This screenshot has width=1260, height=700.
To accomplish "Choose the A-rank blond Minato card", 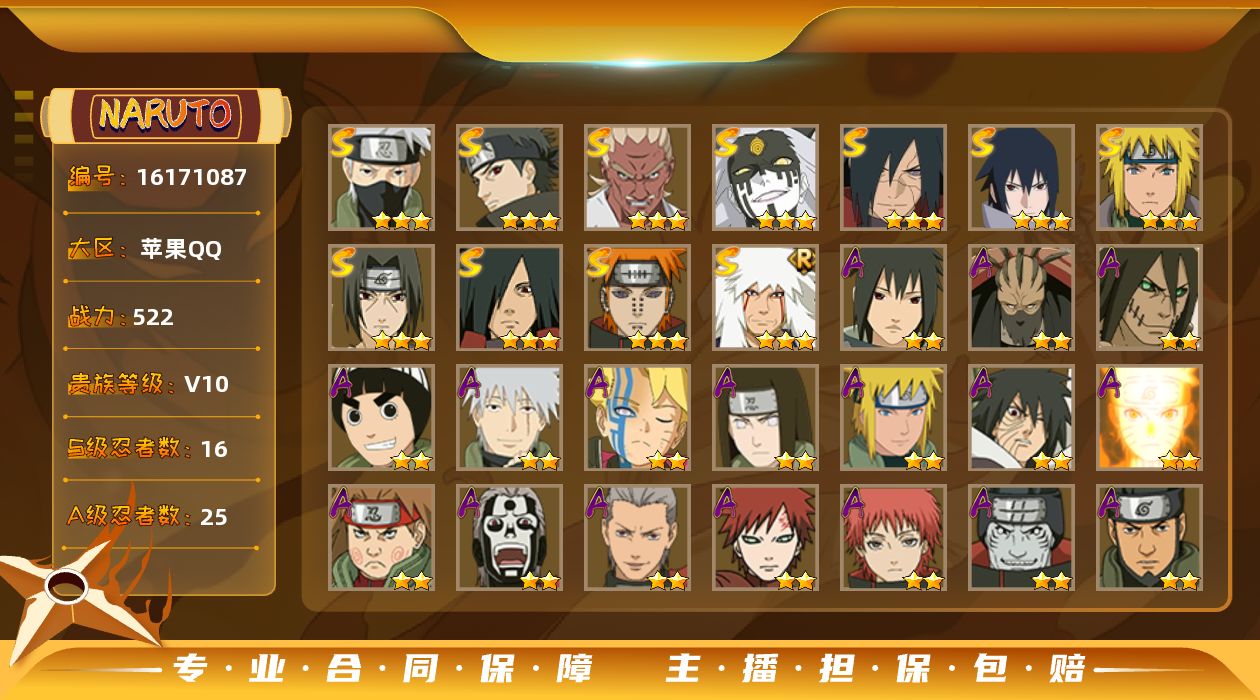I will [x=894, y=417].
